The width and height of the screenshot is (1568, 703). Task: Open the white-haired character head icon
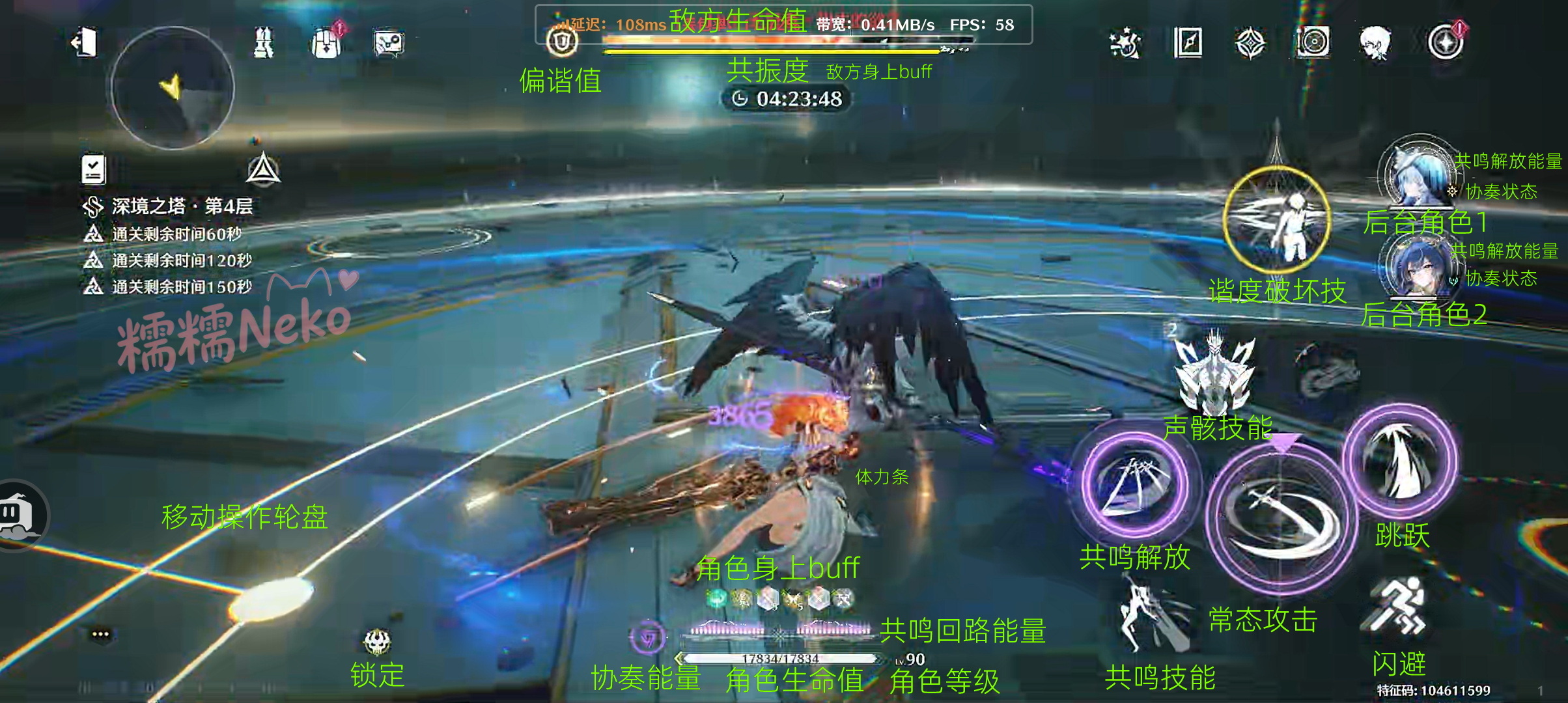click(x=1375, y=44)
